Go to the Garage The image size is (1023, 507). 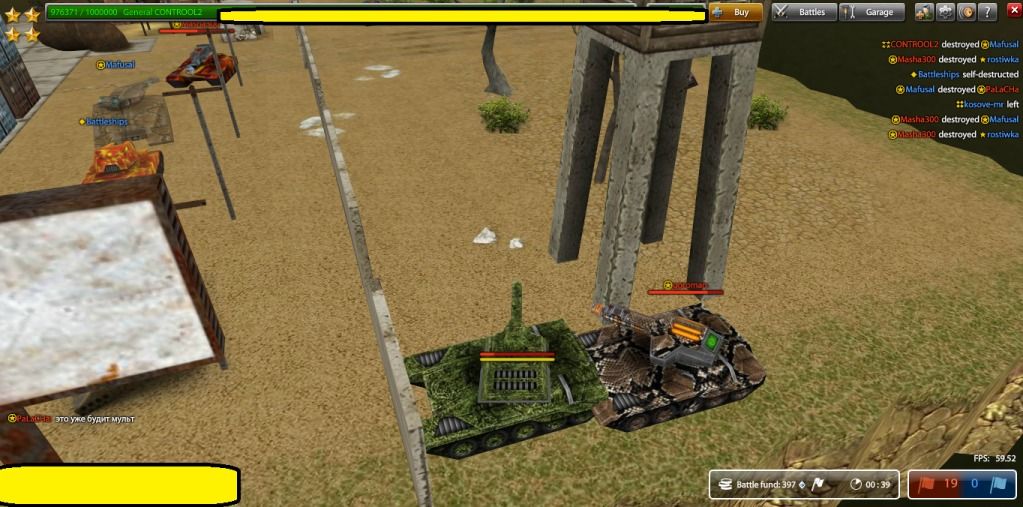click(x=871, y=12)
